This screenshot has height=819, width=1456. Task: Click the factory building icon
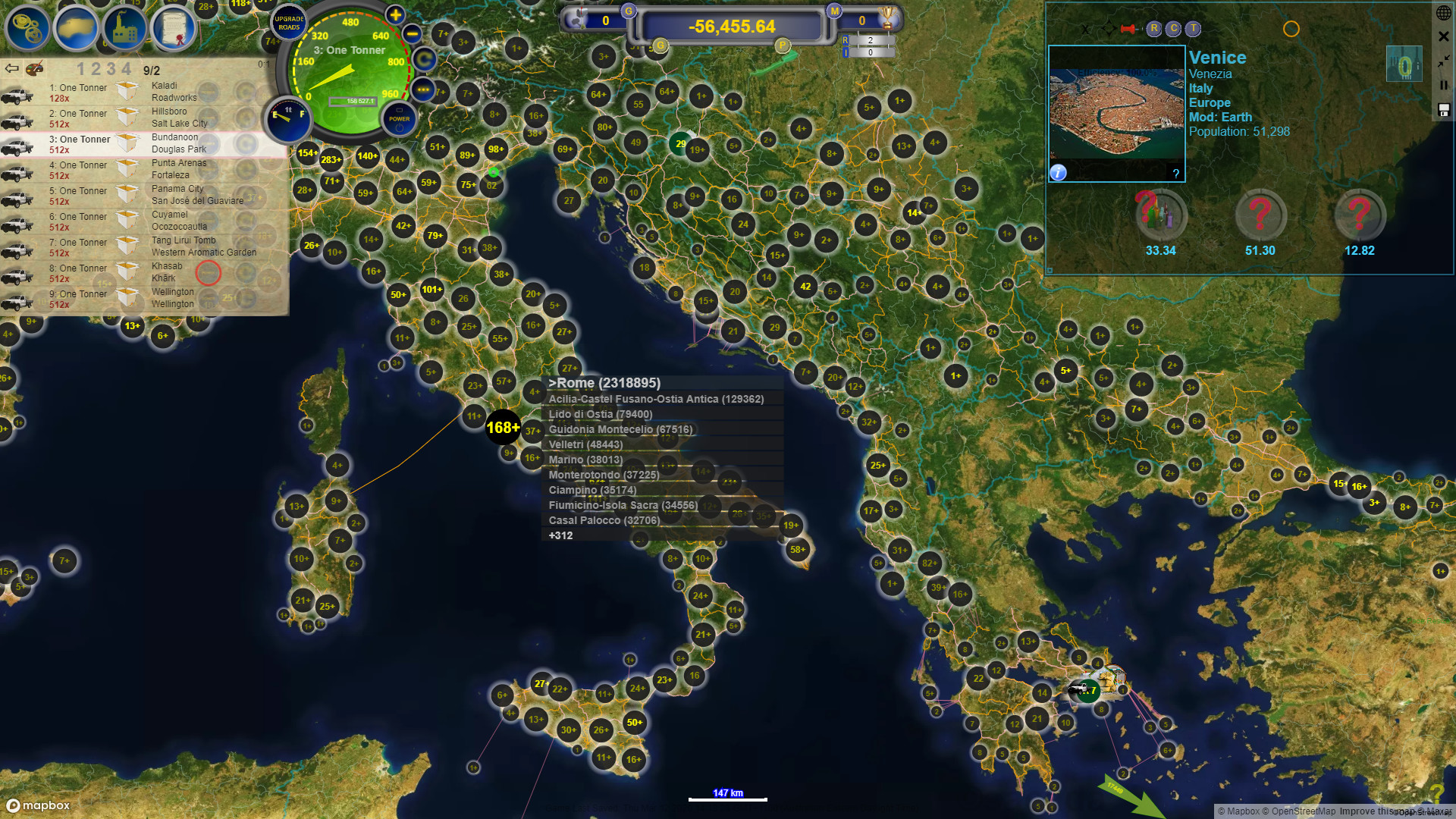pos(125,28)
